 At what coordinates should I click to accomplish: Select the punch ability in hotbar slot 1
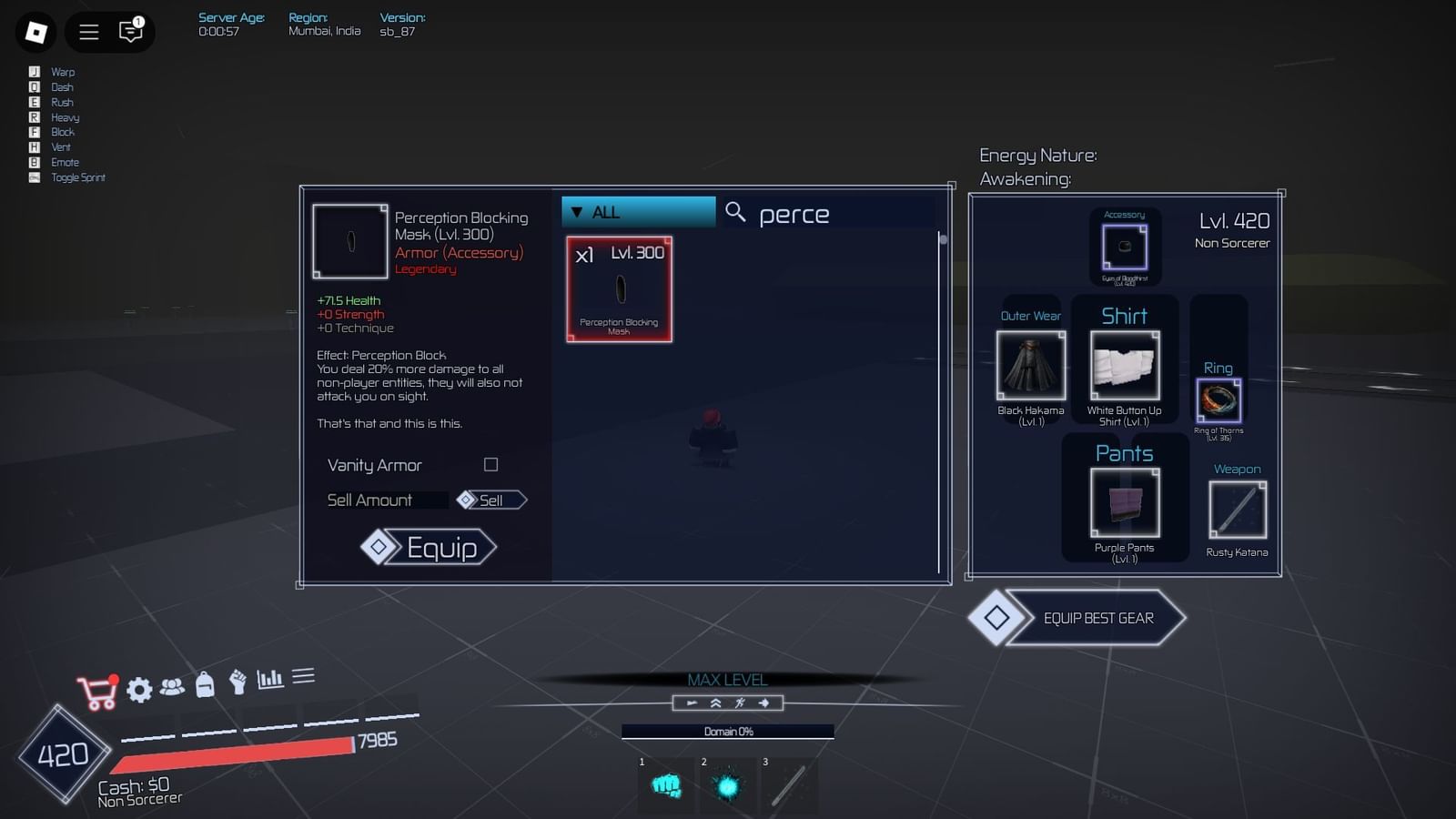[x=665, y=784]
